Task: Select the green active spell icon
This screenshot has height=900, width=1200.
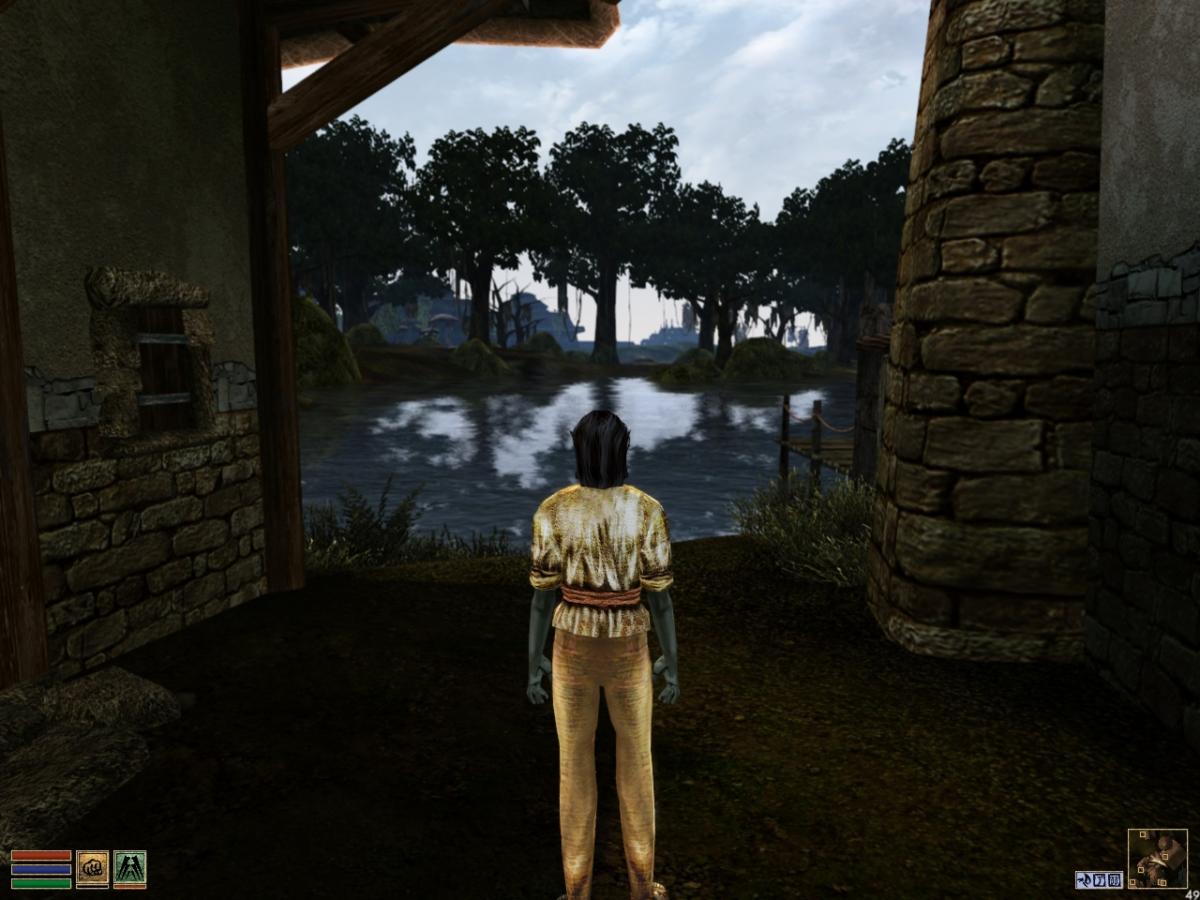Action: click(x=130, y=869)
